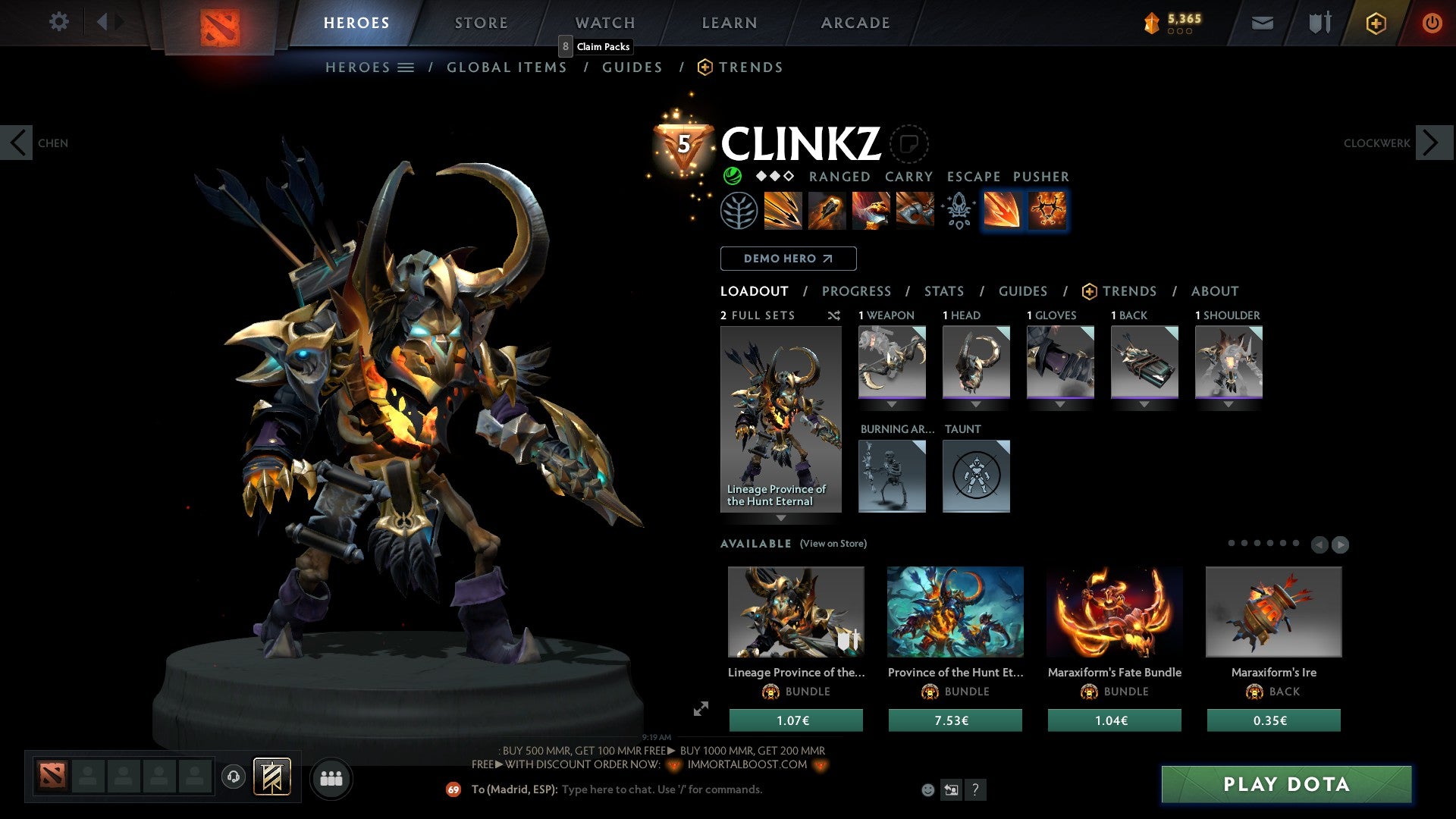The image size is (1456, 819).
Task: Open the View on Store link
Action: pyautogui.click(x=834, y=544)
